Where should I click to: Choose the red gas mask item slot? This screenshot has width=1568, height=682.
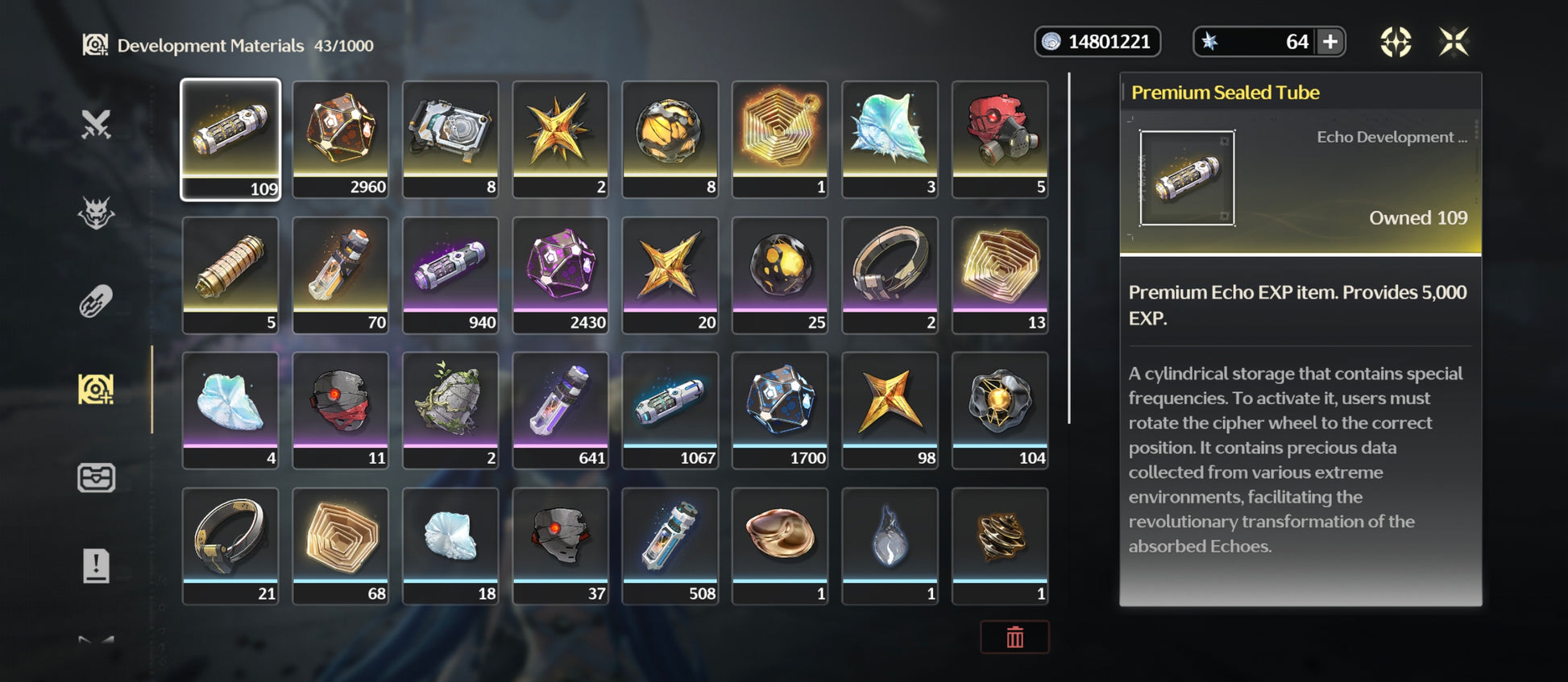1000,138
